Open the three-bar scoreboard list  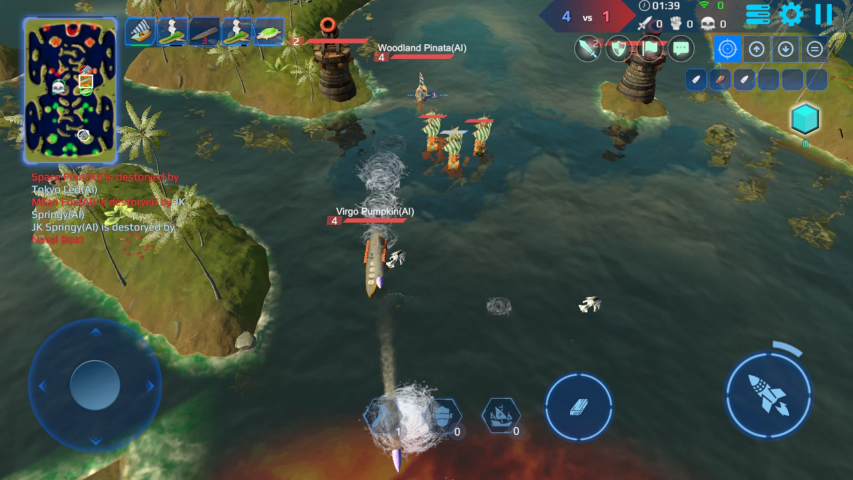758,14
